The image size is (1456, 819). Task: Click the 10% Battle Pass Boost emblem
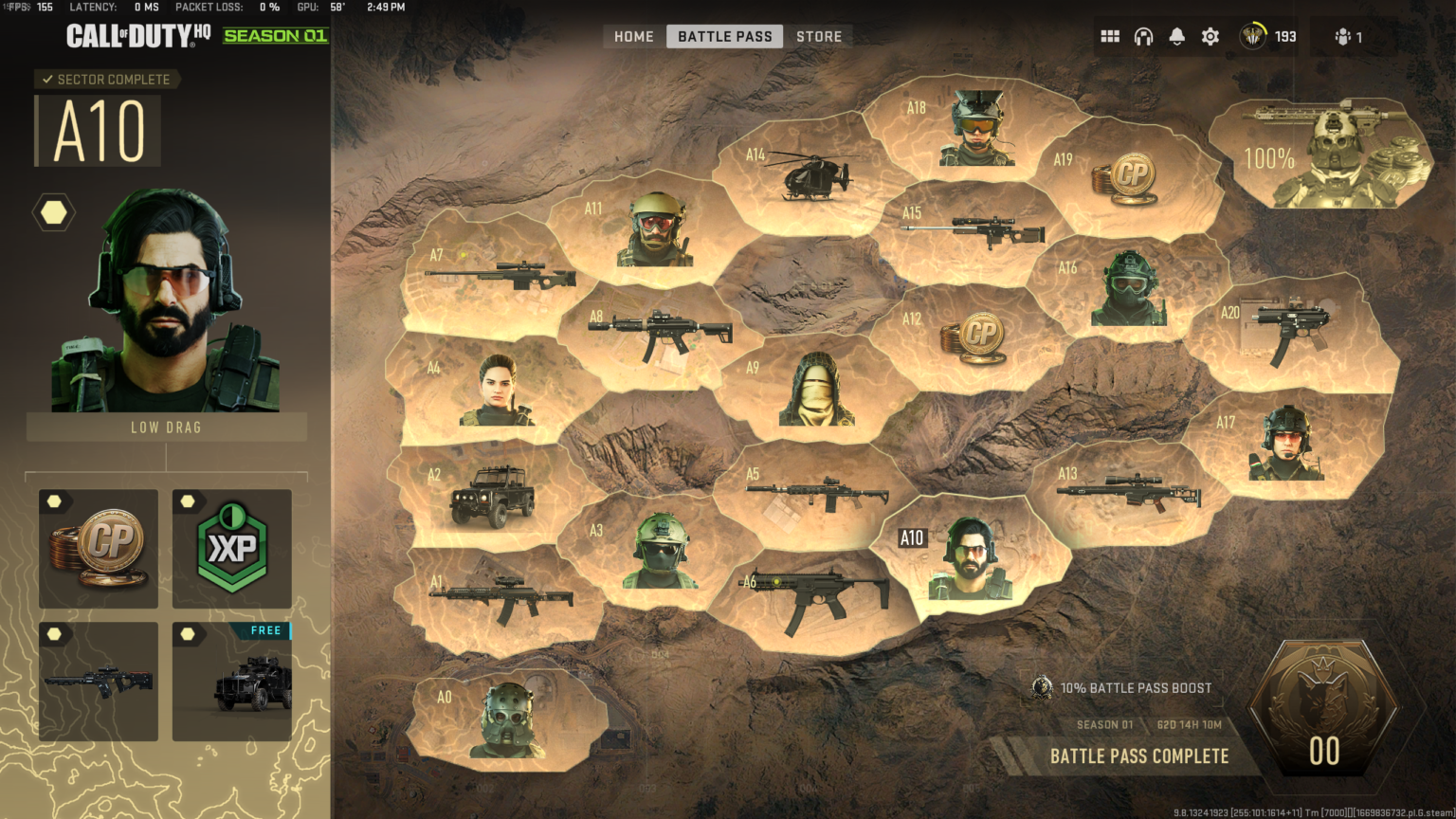pyautogui.click(x=1041, y=688)
